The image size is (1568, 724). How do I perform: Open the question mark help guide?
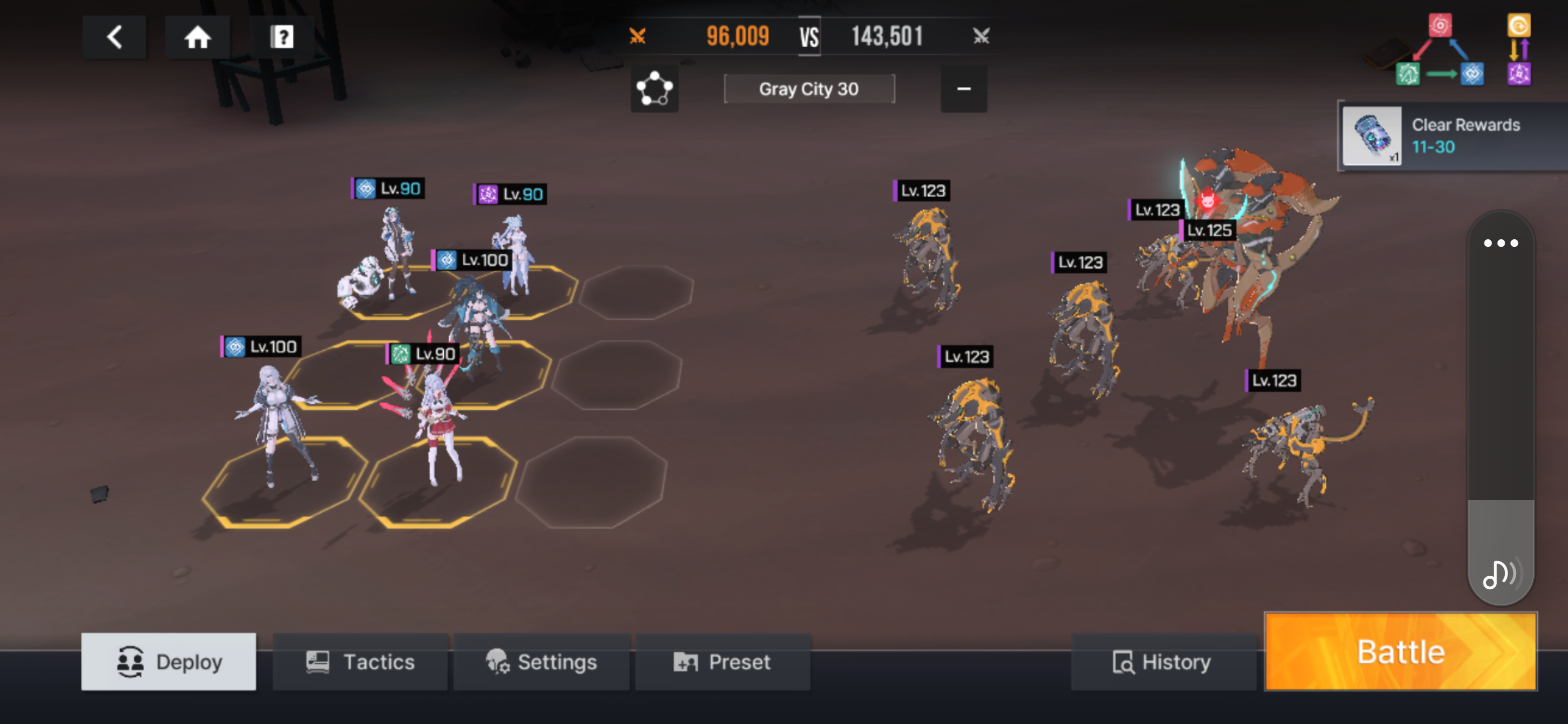coord(282,37)
